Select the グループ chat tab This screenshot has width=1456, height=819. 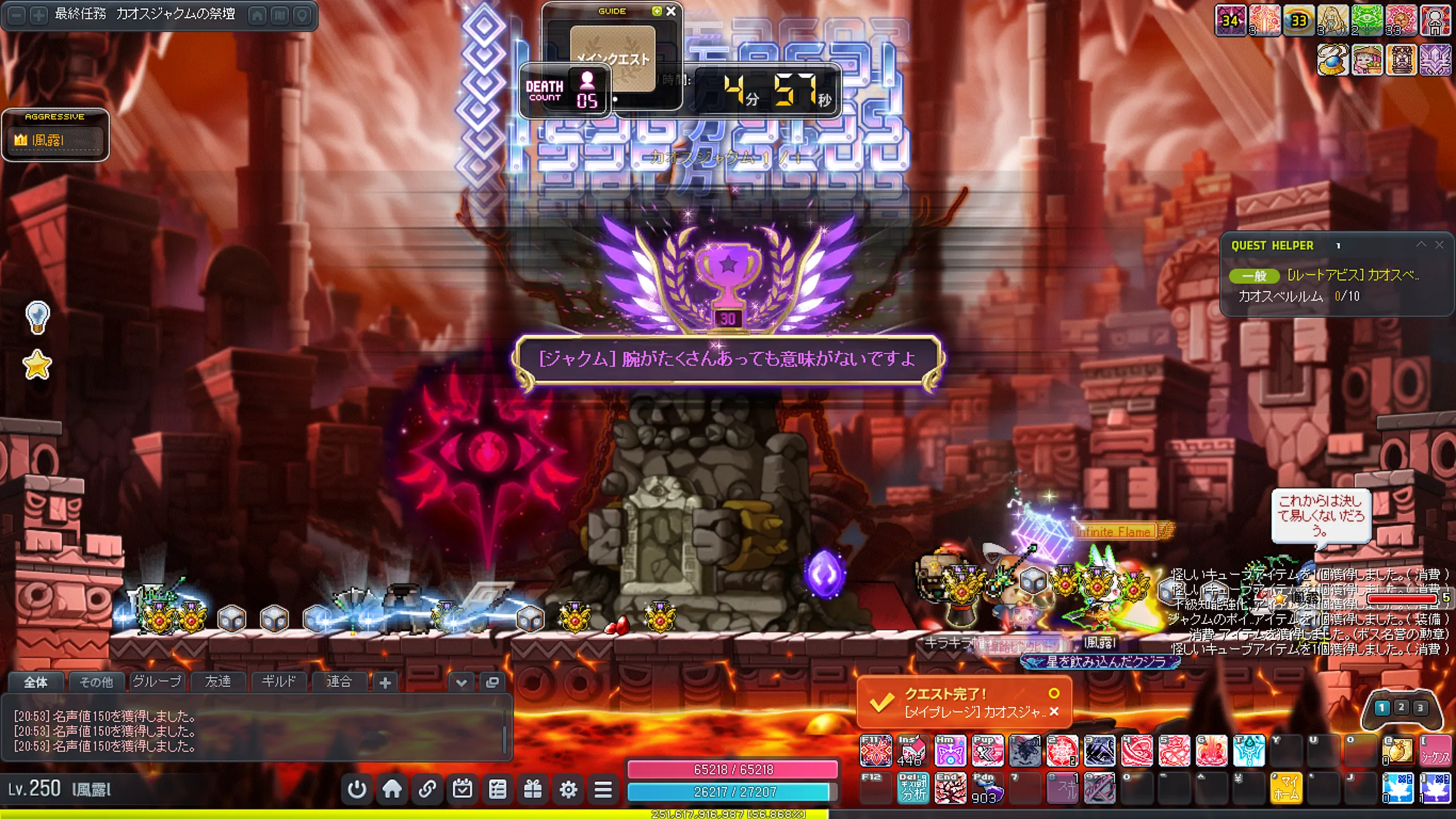pos(157,681)
